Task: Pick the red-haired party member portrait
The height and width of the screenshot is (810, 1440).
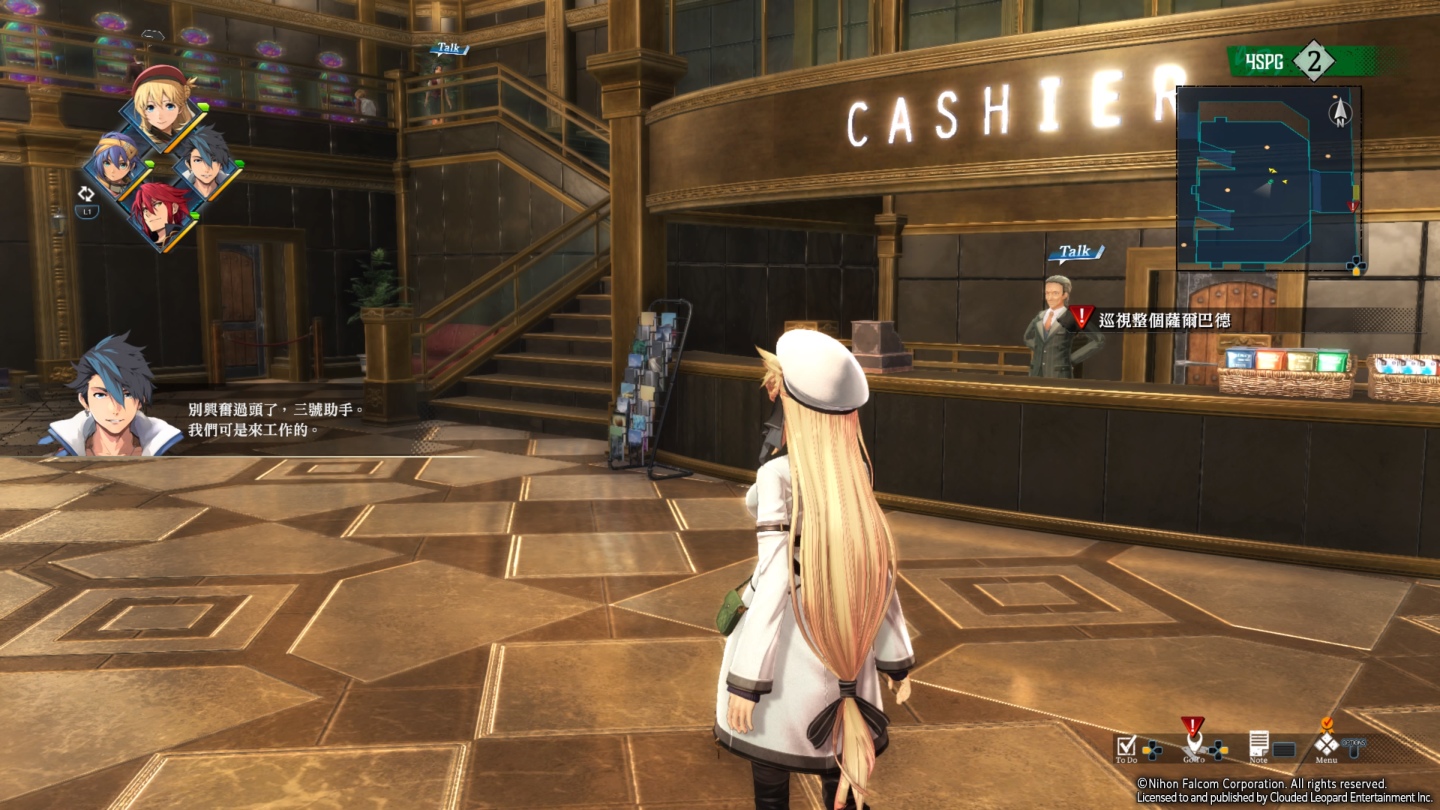Action: coord(162,212)
